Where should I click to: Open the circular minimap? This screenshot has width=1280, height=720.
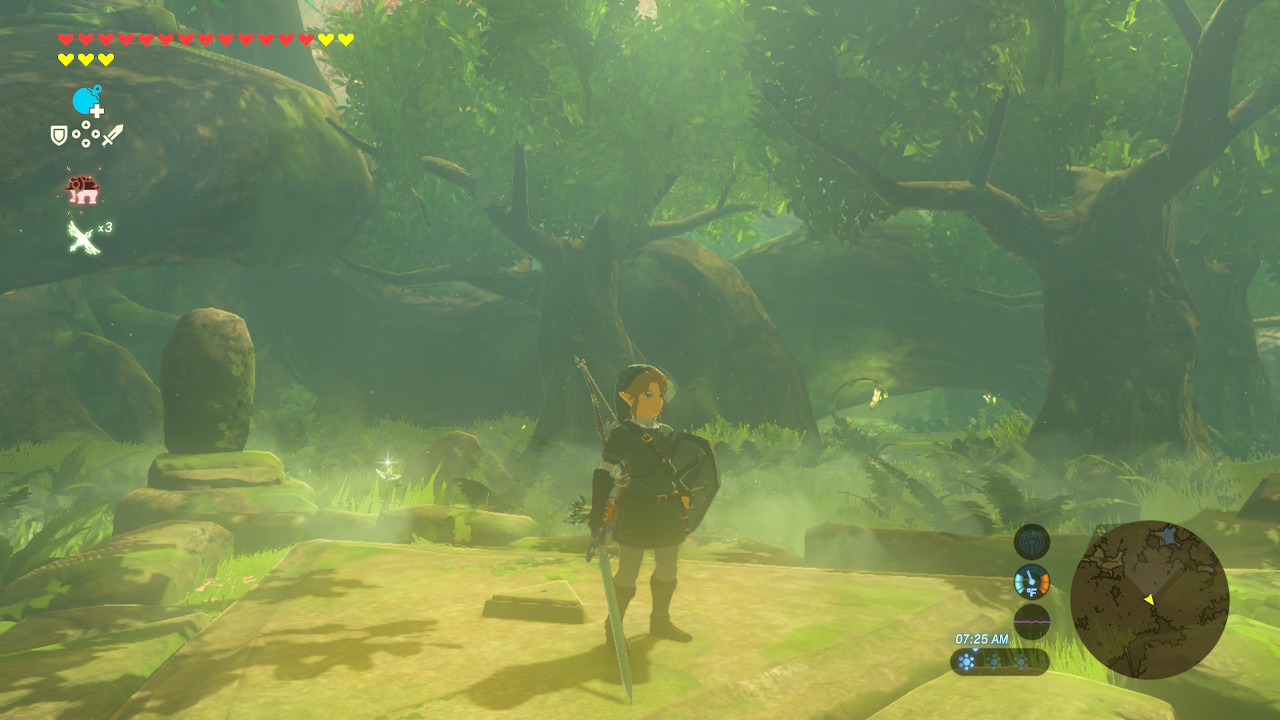[x=1149, y=599]
